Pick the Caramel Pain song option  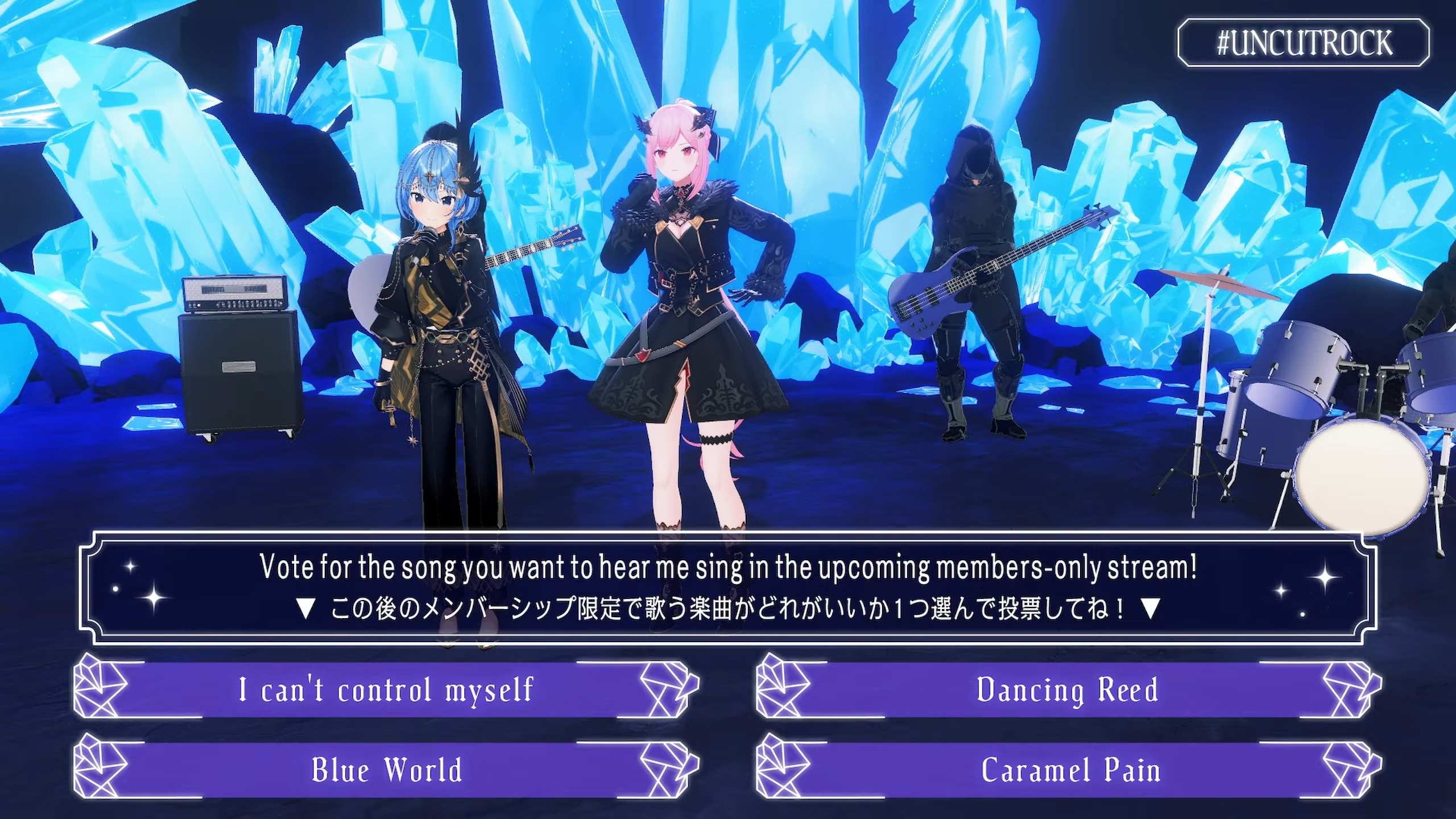coord(1069,770)
